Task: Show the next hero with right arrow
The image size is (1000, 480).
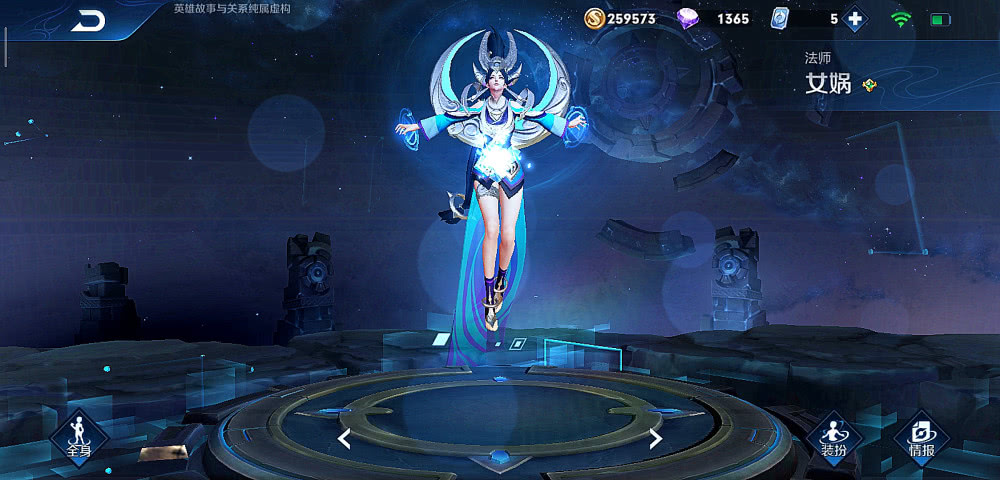Action: (x=656, y=438)
